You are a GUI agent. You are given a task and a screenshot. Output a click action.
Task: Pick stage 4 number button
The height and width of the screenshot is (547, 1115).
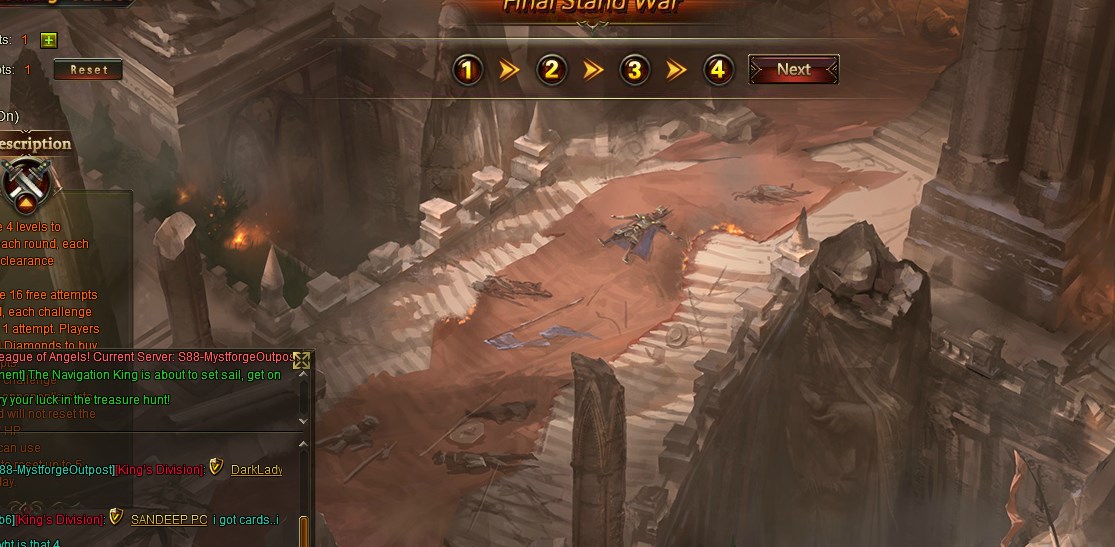tap(717, 70)
